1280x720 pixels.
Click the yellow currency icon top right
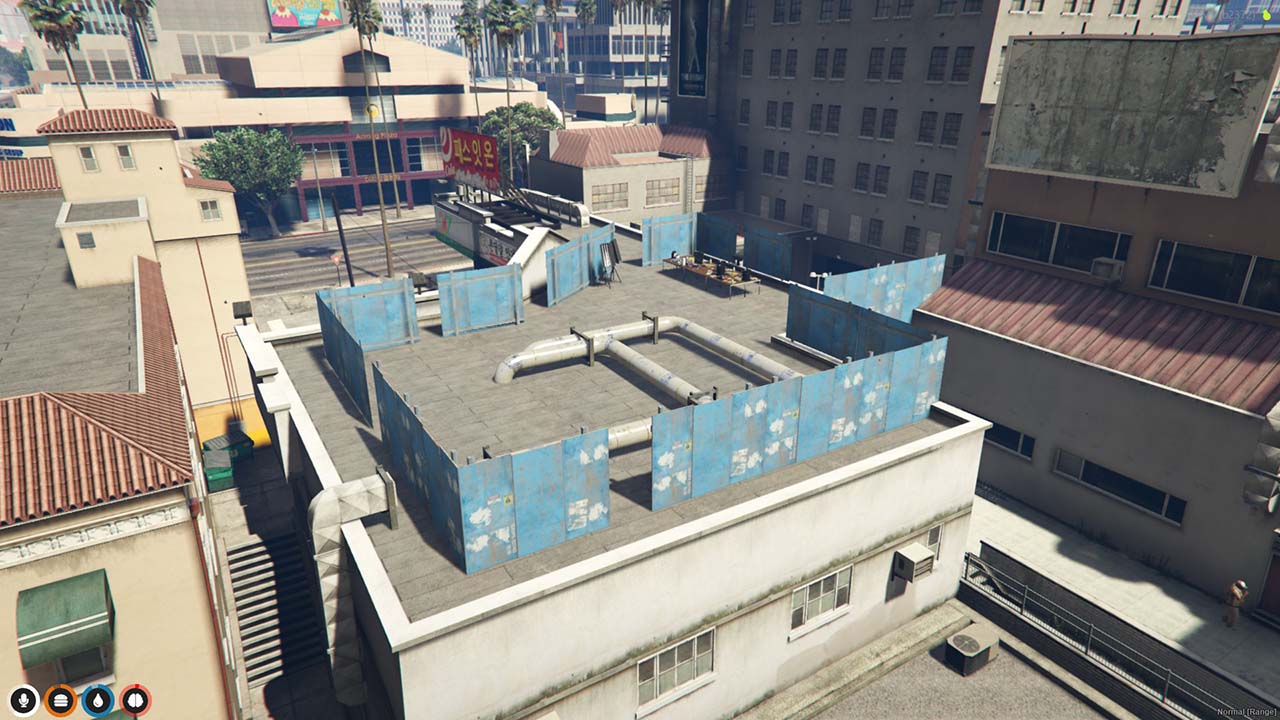pyautogui.click(x=1266, y=15)
